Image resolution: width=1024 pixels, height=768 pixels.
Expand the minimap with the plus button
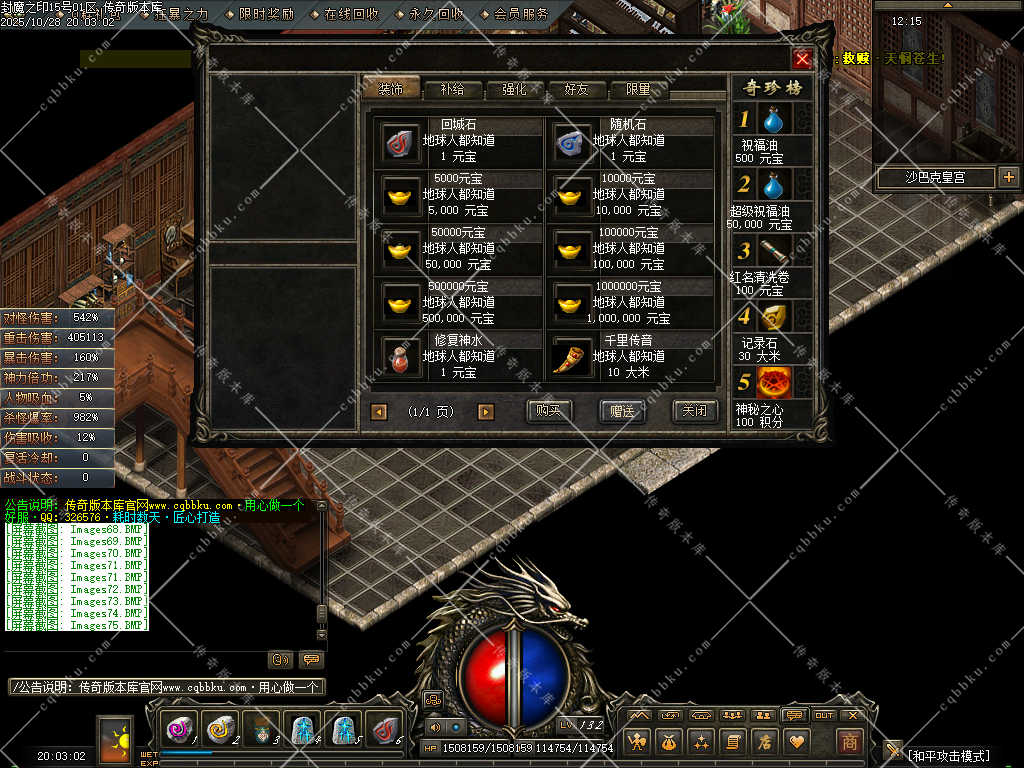tap(1008, 177)
